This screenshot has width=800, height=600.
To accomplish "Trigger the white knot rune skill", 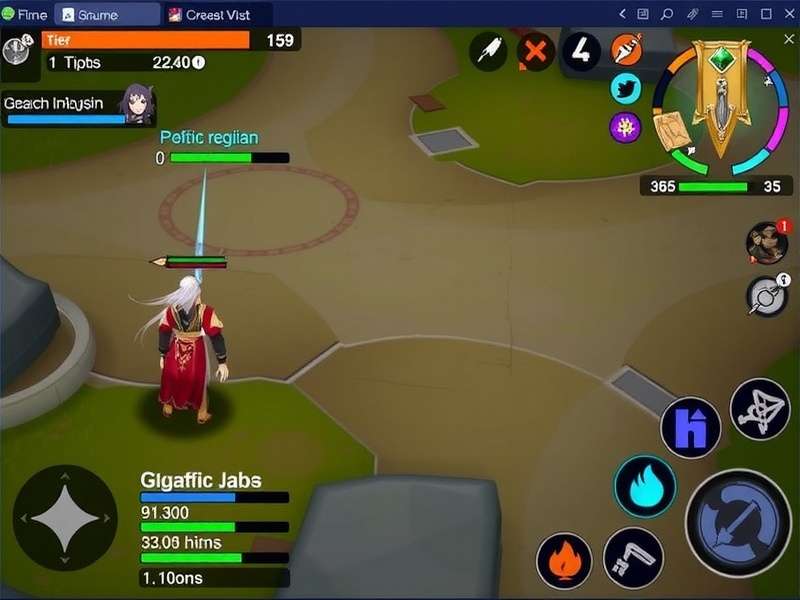I will (759, 408).
